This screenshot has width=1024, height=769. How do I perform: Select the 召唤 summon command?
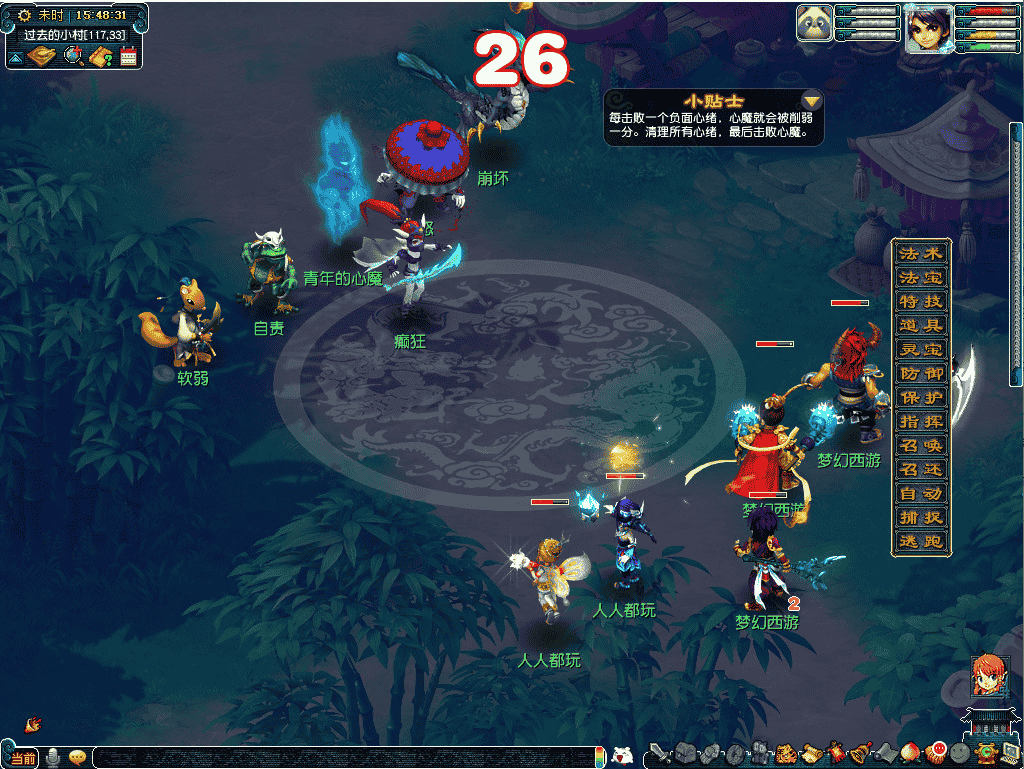(920, 446)
